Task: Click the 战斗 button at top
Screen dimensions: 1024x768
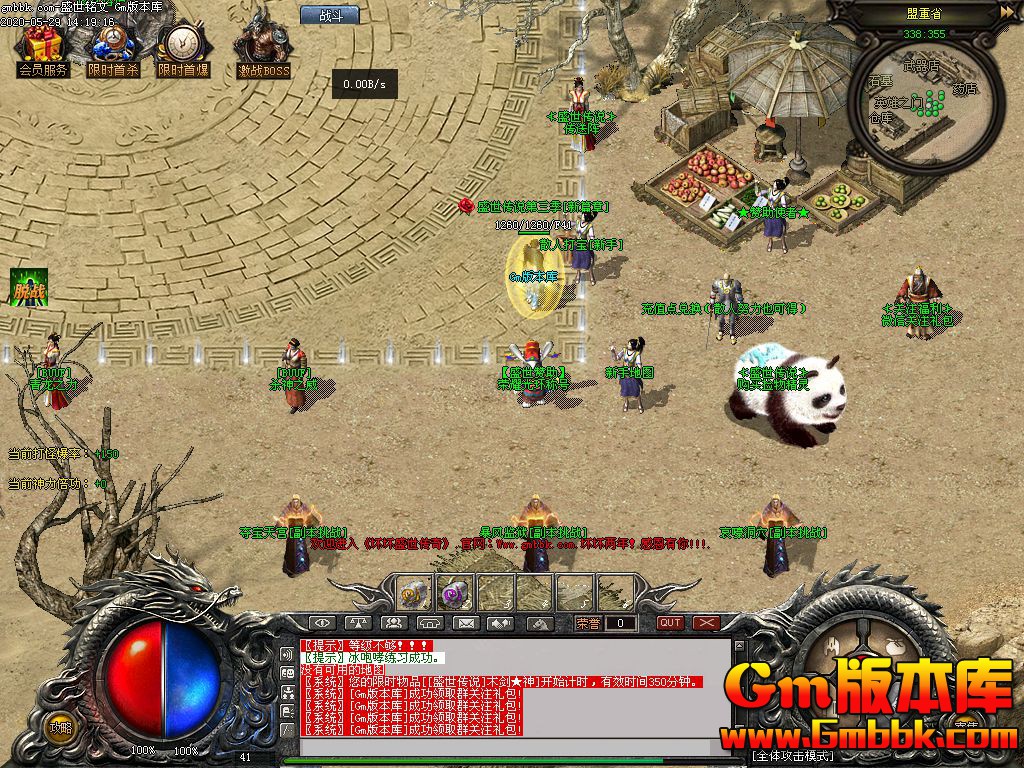Action: point(330,15)
